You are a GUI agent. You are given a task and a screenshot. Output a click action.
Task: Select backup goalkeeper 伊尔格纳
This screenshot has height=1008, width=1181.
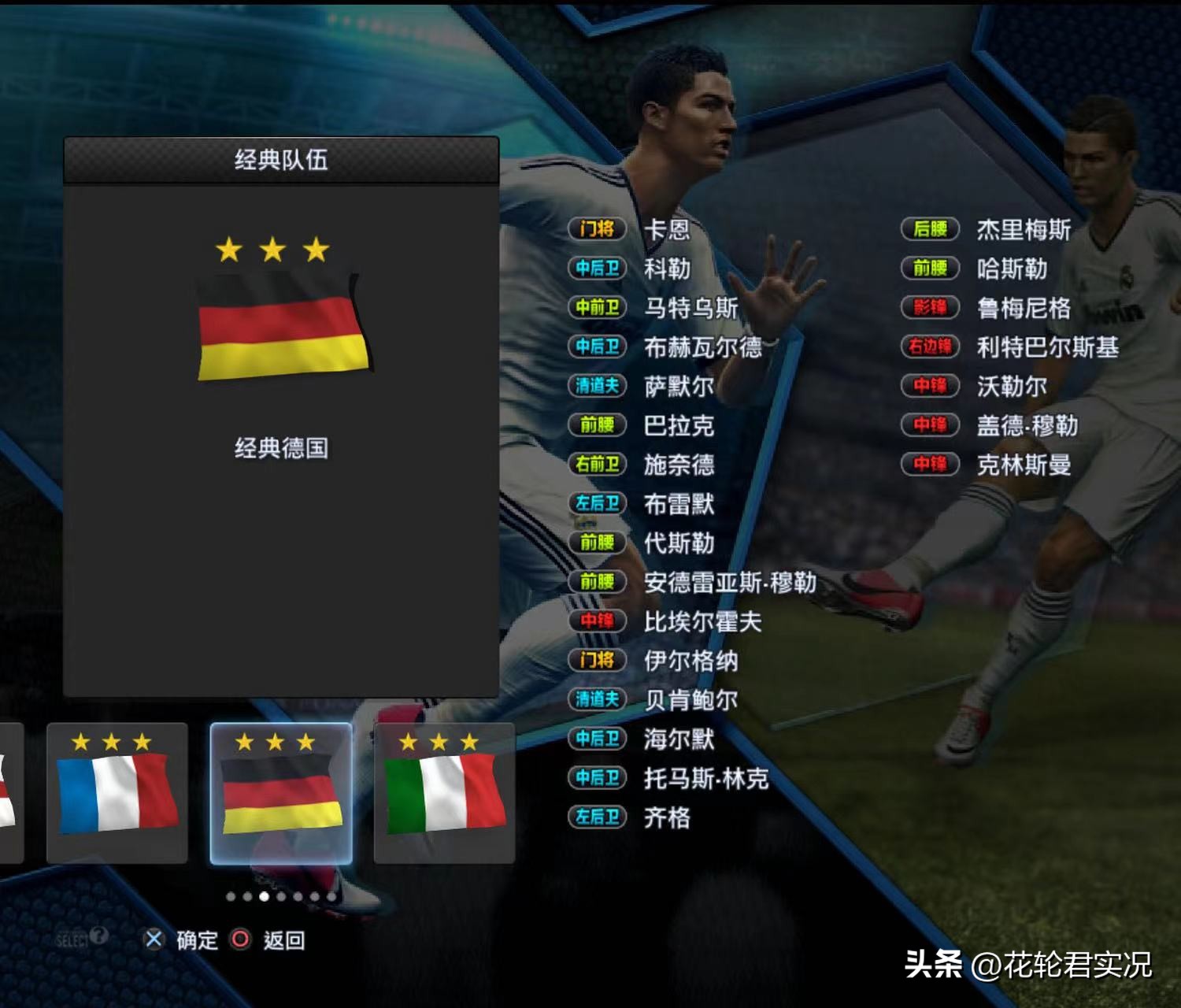pos(690,660)
